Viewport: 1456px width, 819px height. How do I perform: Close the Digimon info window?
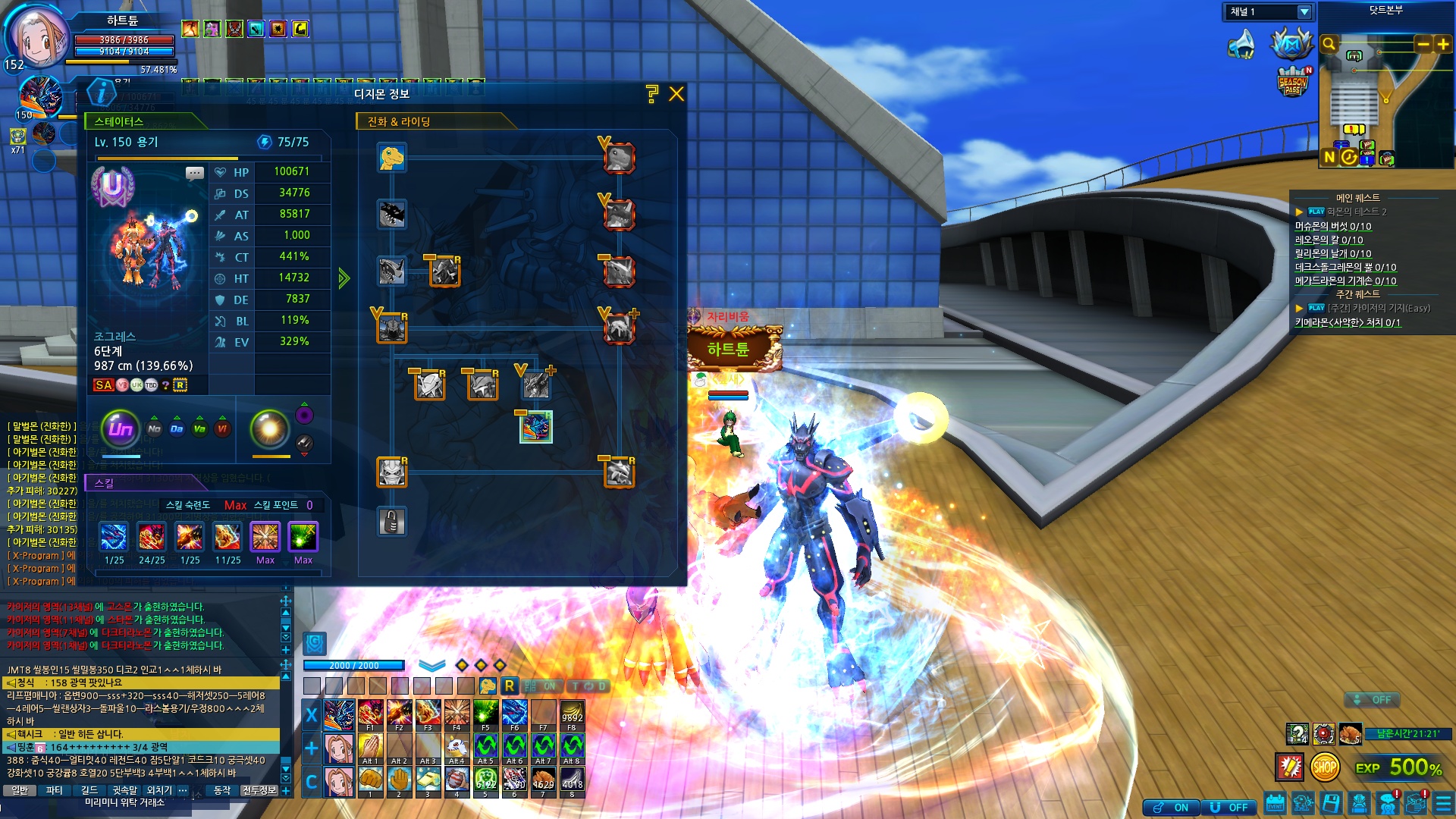point(676,94)
